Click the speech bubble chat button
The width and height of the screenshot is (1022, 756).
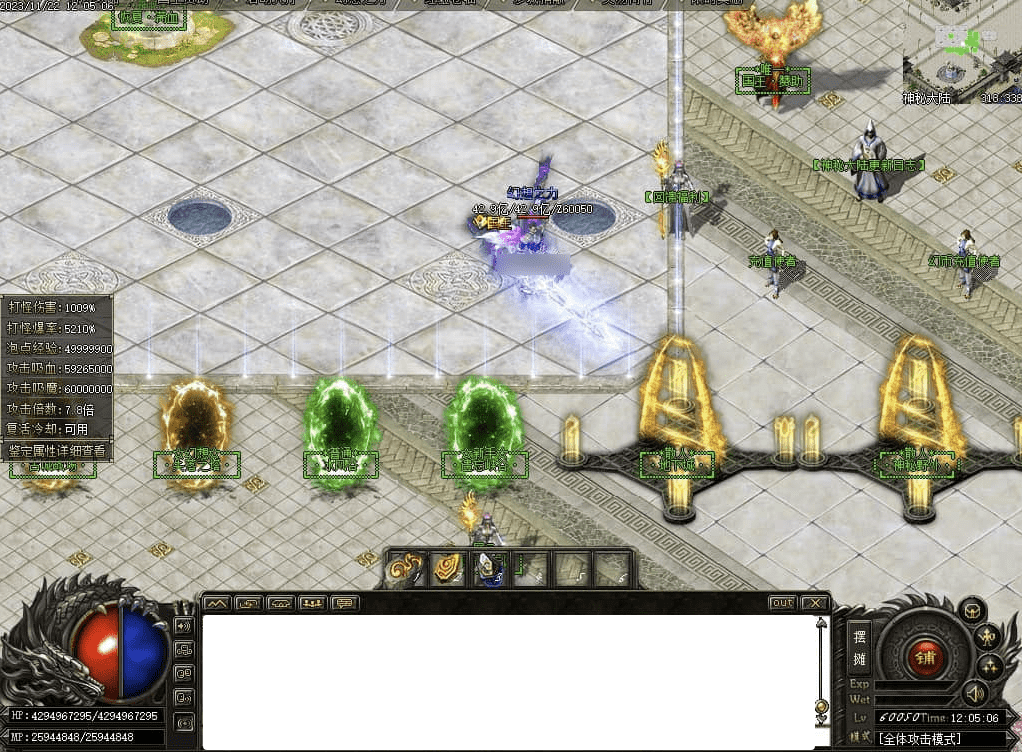click(x=345, y=603)
